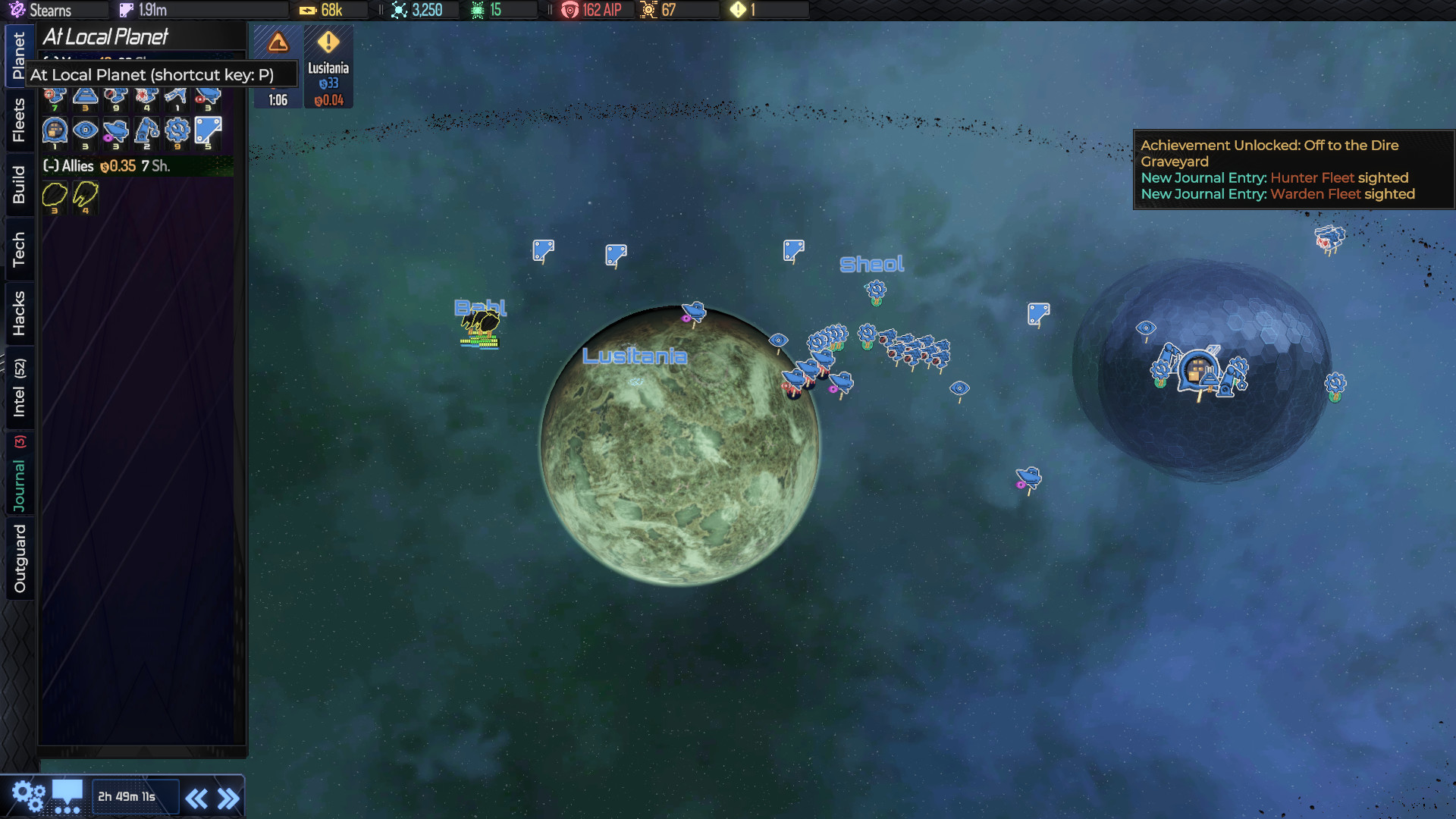The height and width of the screenshot is (819, 1456).
Task: Collapse the Allies section in planet panel
Action: click(49, 166)
